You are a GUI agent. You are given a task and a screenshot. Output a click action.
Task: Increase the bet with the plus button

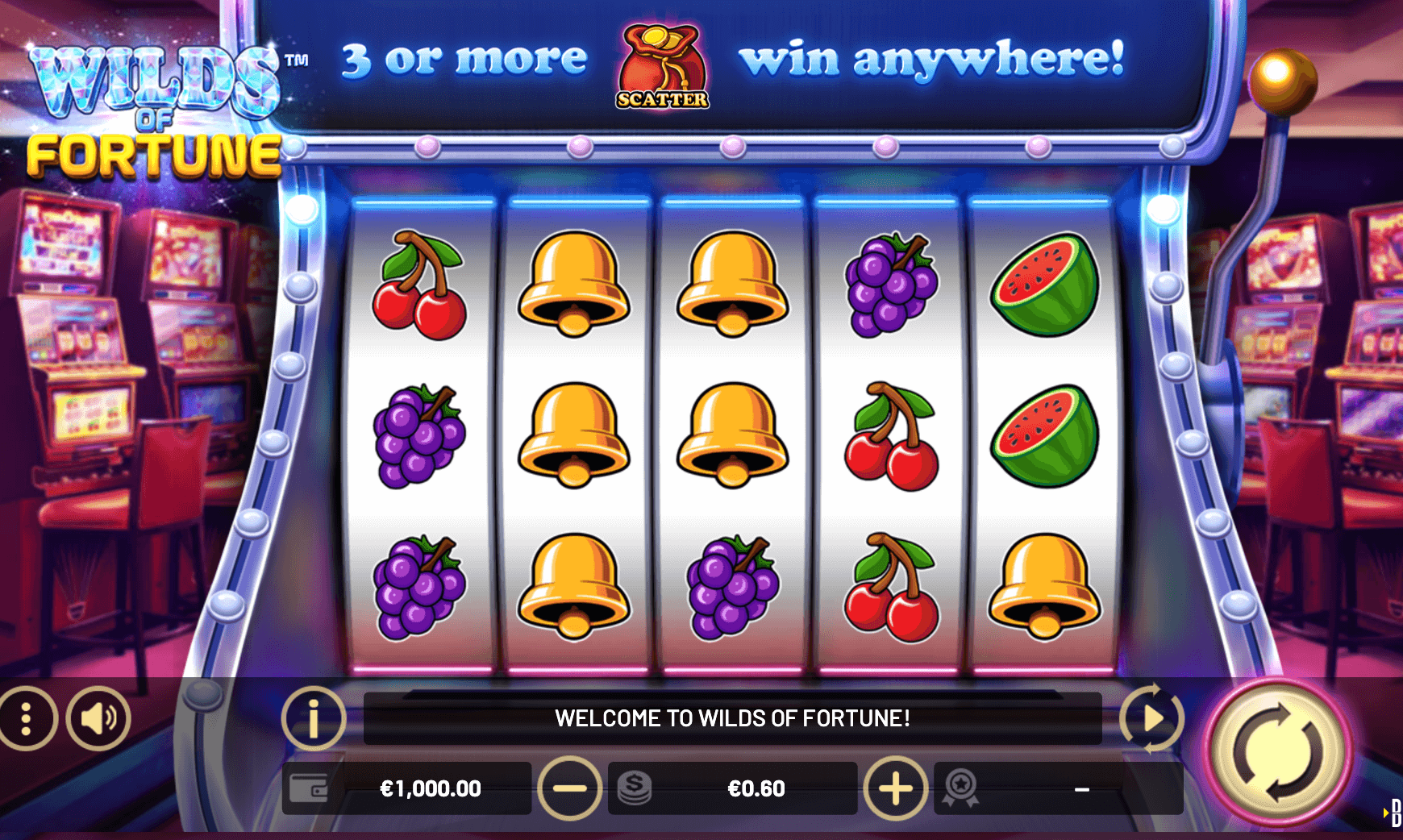(x=895, y=788)
